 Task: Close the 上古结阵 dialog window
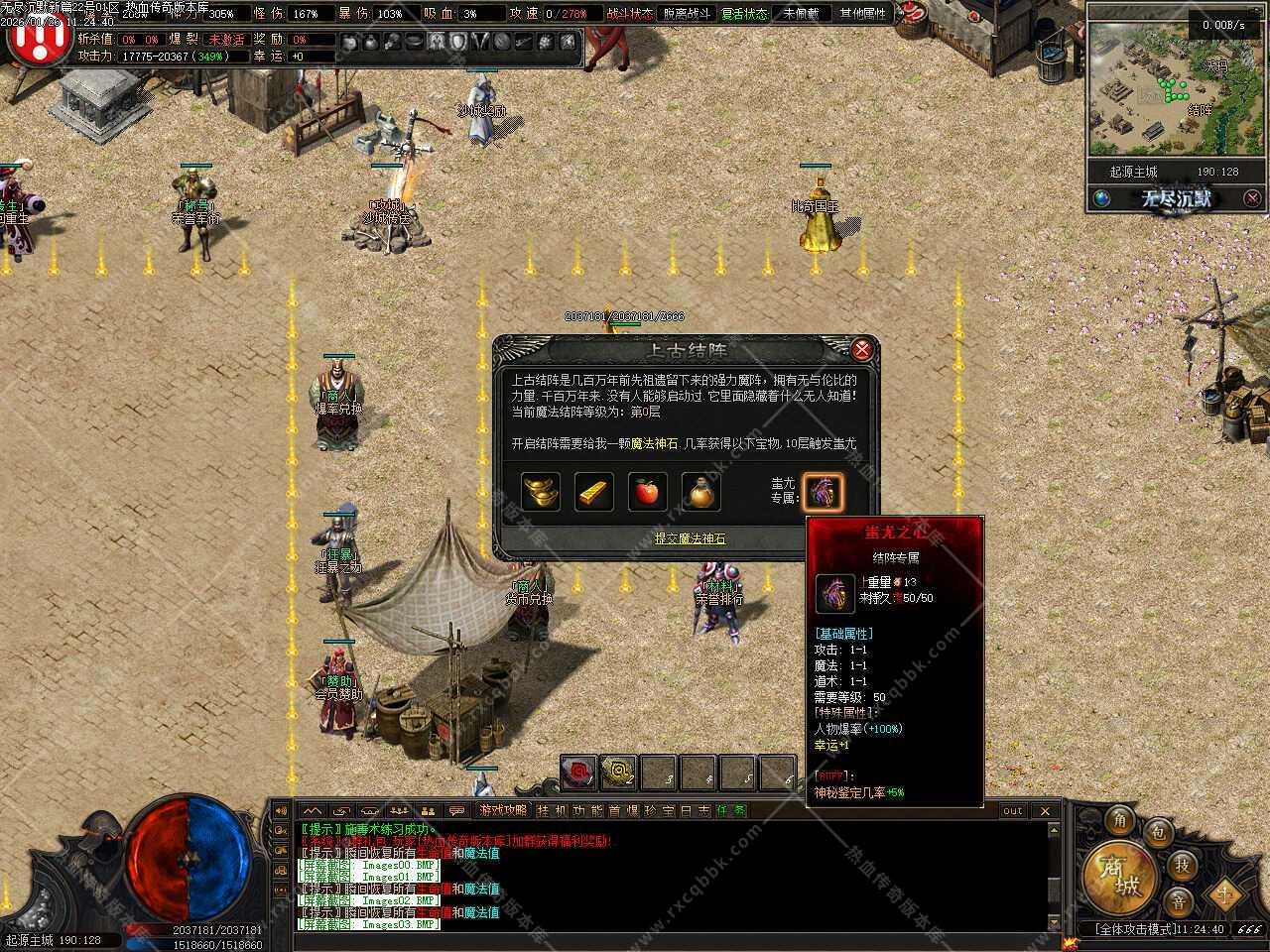(861, 349)
